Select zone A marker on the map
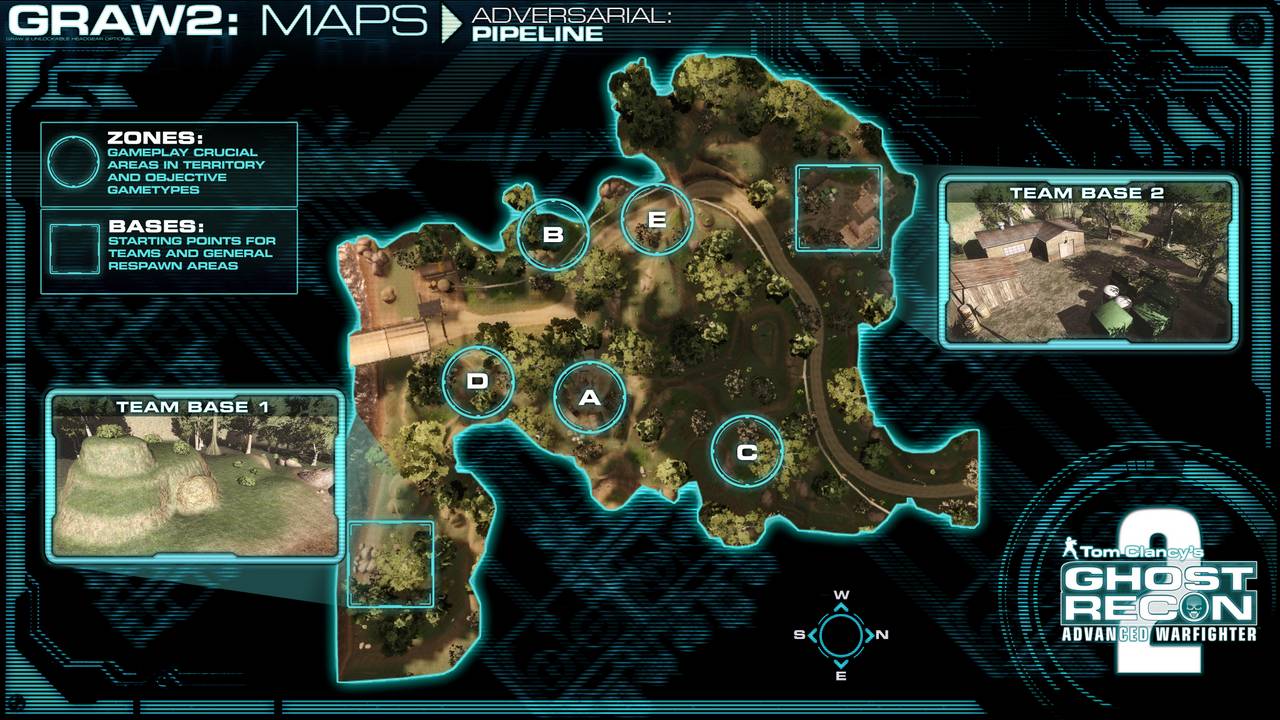The height and width of the screenshot is (720, 1280). pos(590,398)
